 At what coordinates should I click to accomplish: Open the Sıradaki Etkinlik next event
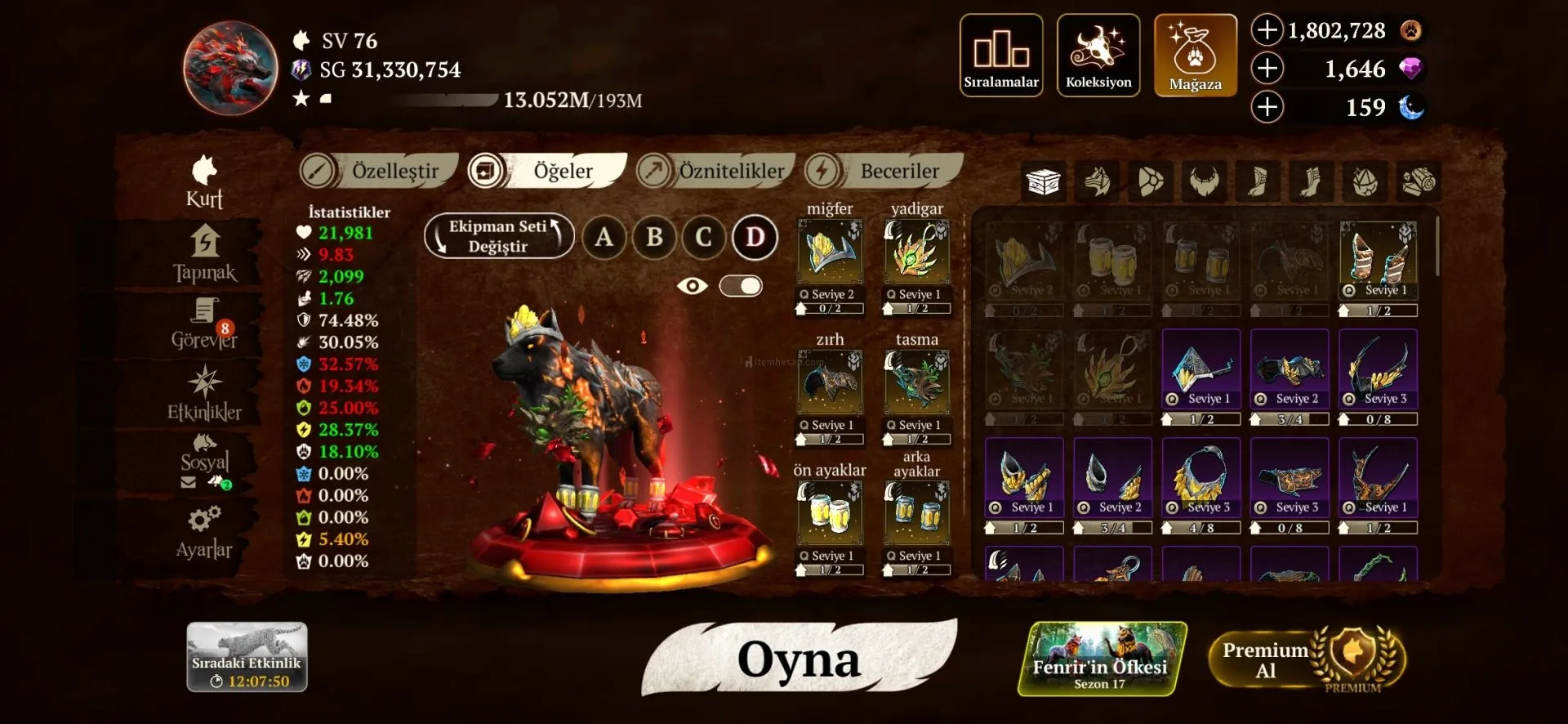[x=247, y=657]
